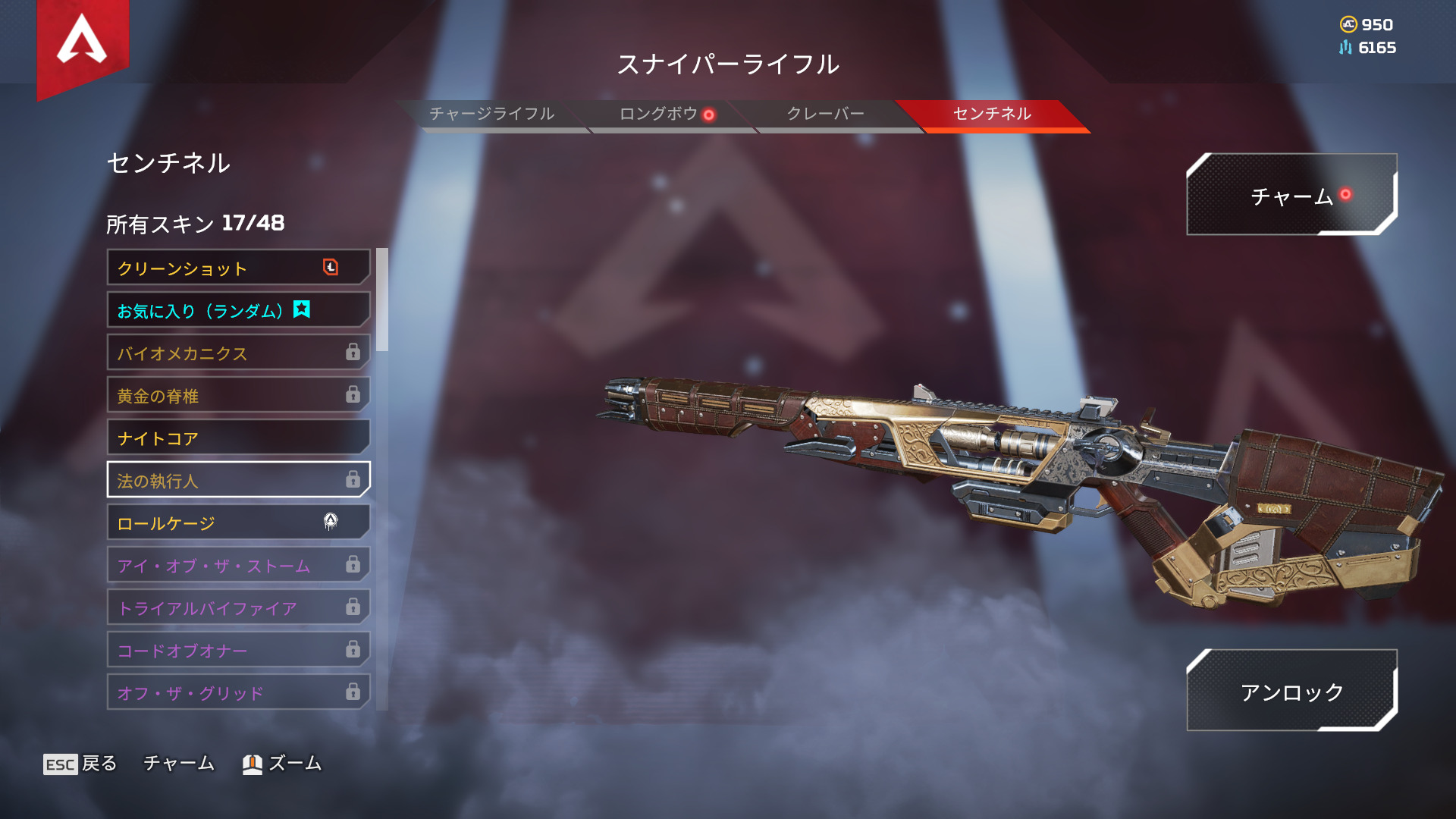
Task: Select アイ・オブ・ザ・ストーム skin
Action: coord(238,565)
